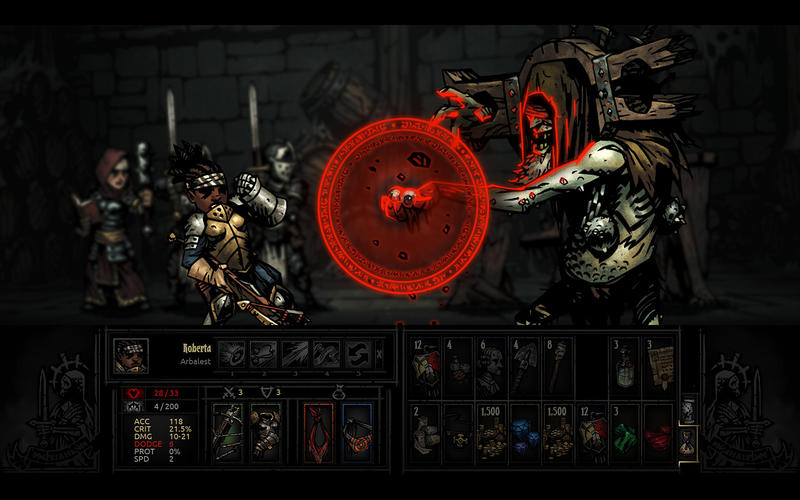Select Roberta's combat skill numbered 1
Viewport: 800px width, 500px height.
click(x=232, y=353)
